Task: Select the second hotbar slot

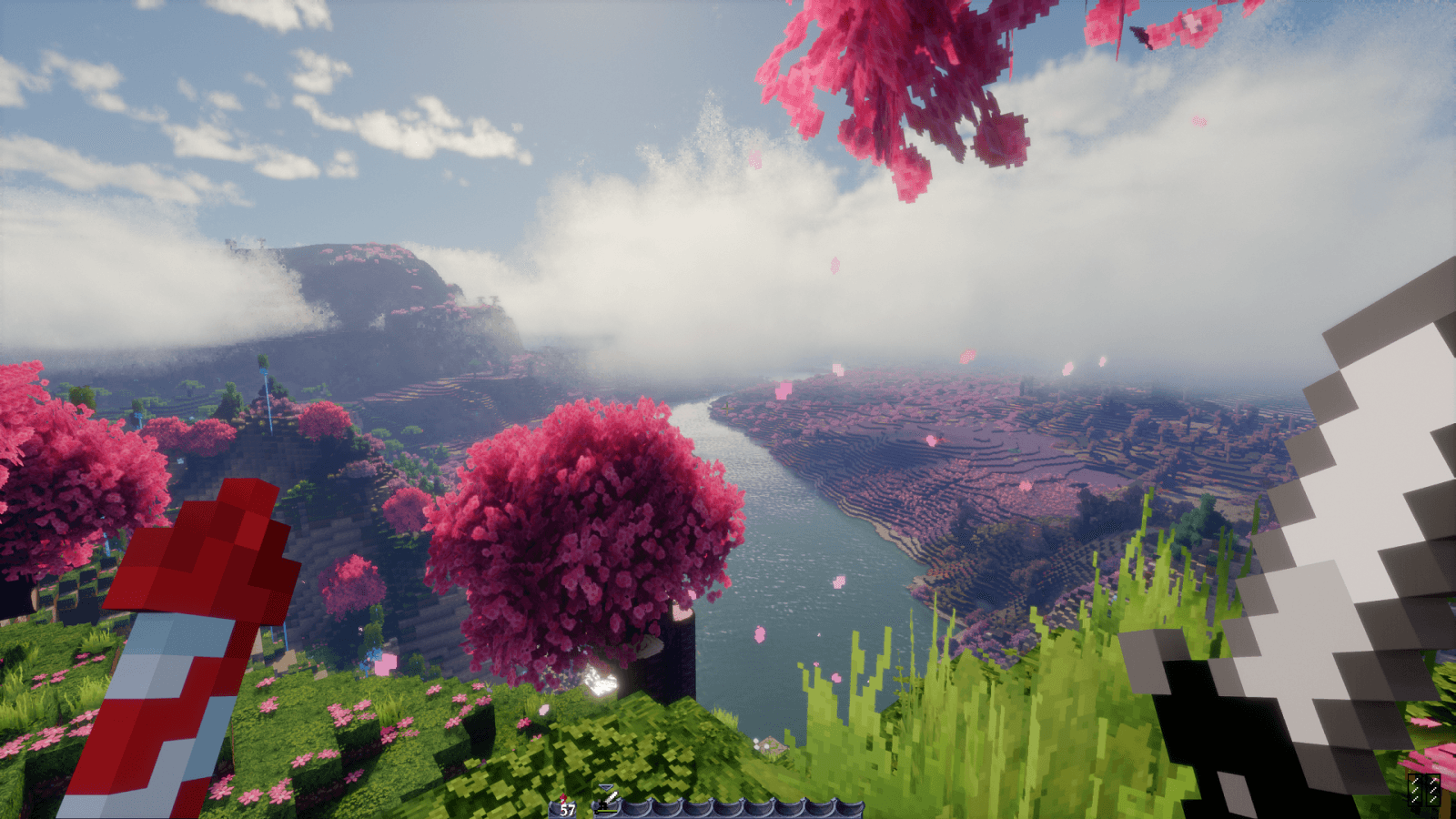Action: [636, 805]
